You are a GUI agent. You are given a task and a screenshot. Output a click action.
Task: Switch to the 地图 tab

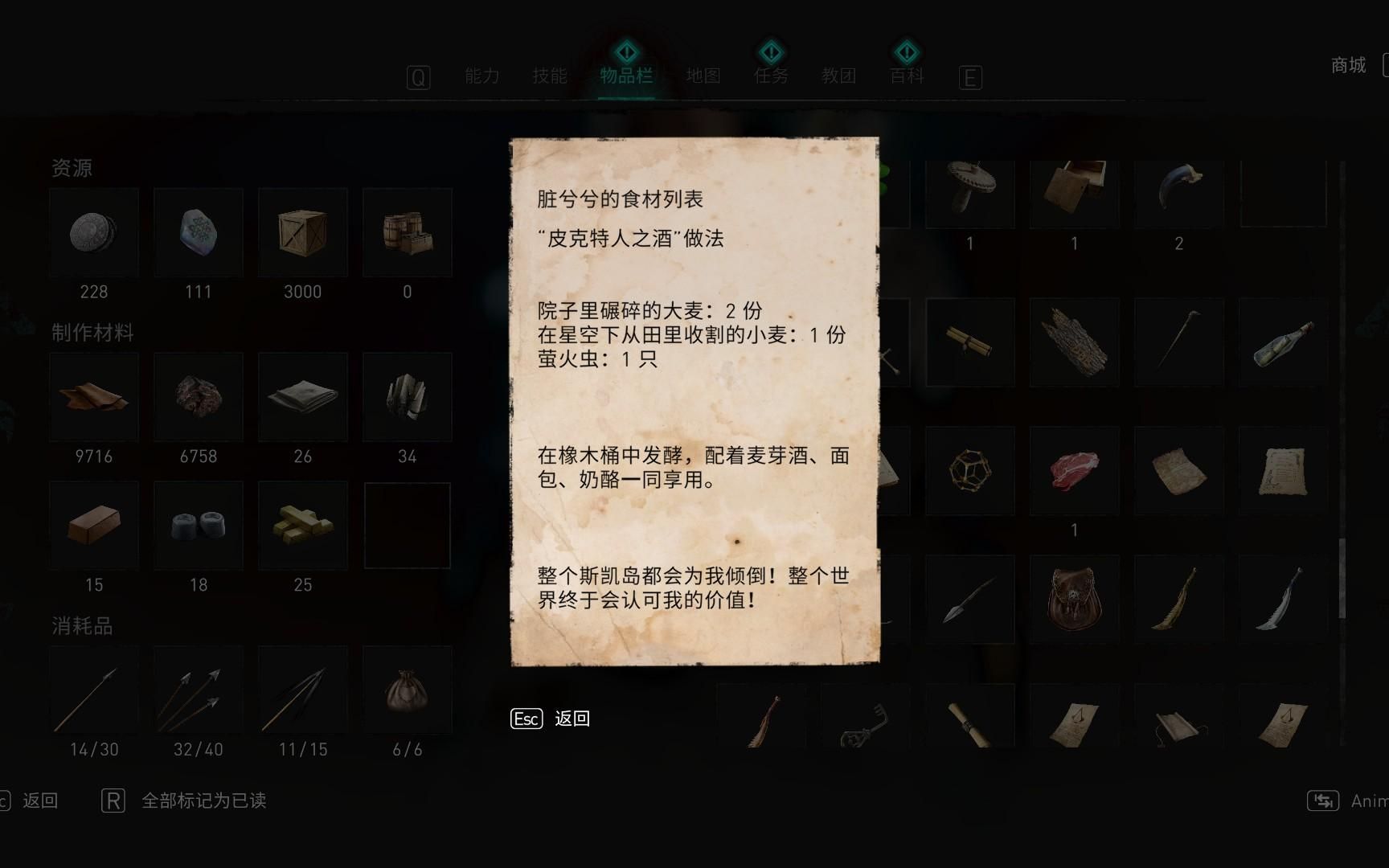coord(703,76)
